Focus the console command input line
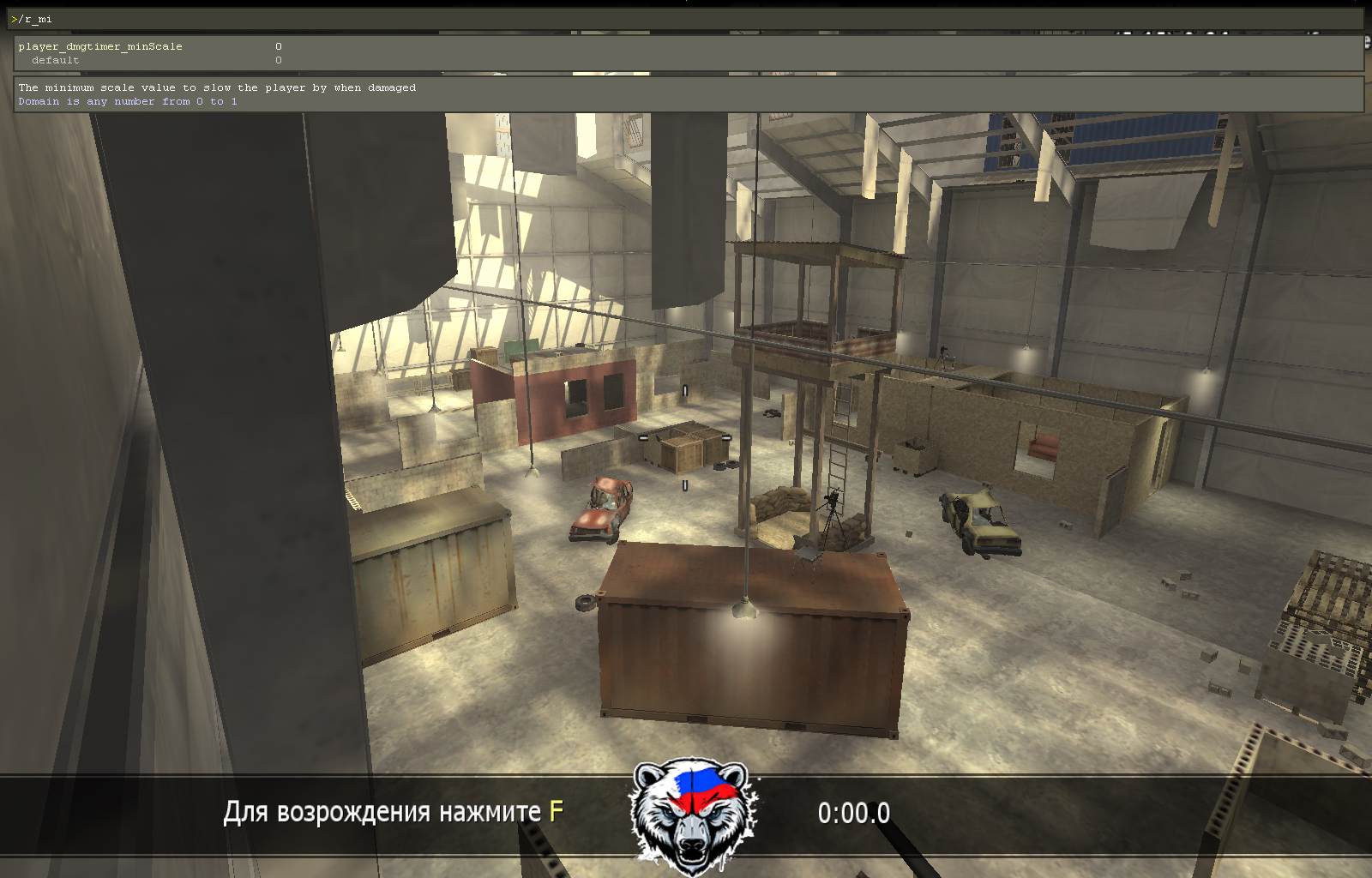 686,19
